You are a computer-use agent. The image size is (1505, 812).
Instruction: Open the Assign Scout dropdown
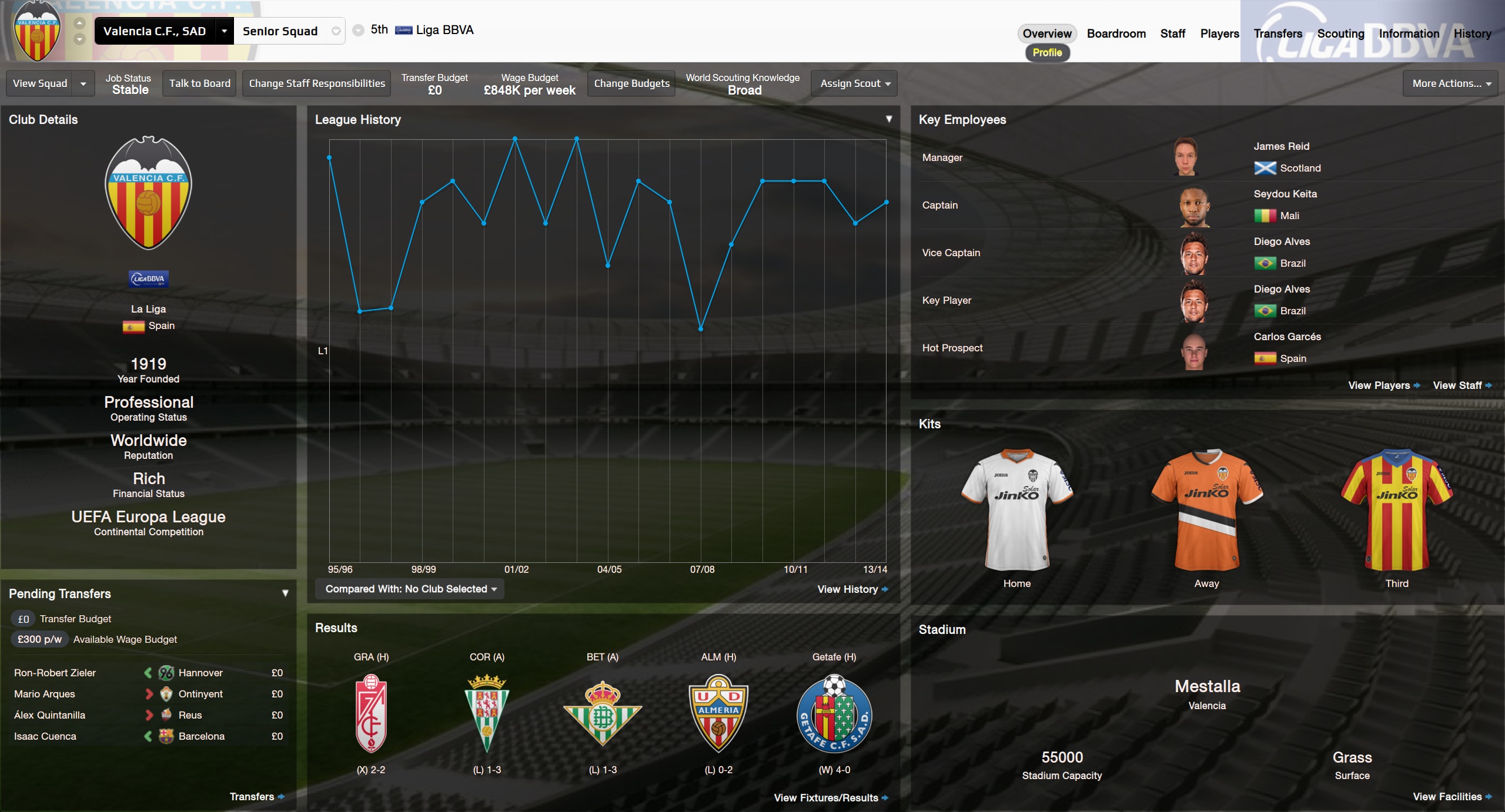point(855,83)
